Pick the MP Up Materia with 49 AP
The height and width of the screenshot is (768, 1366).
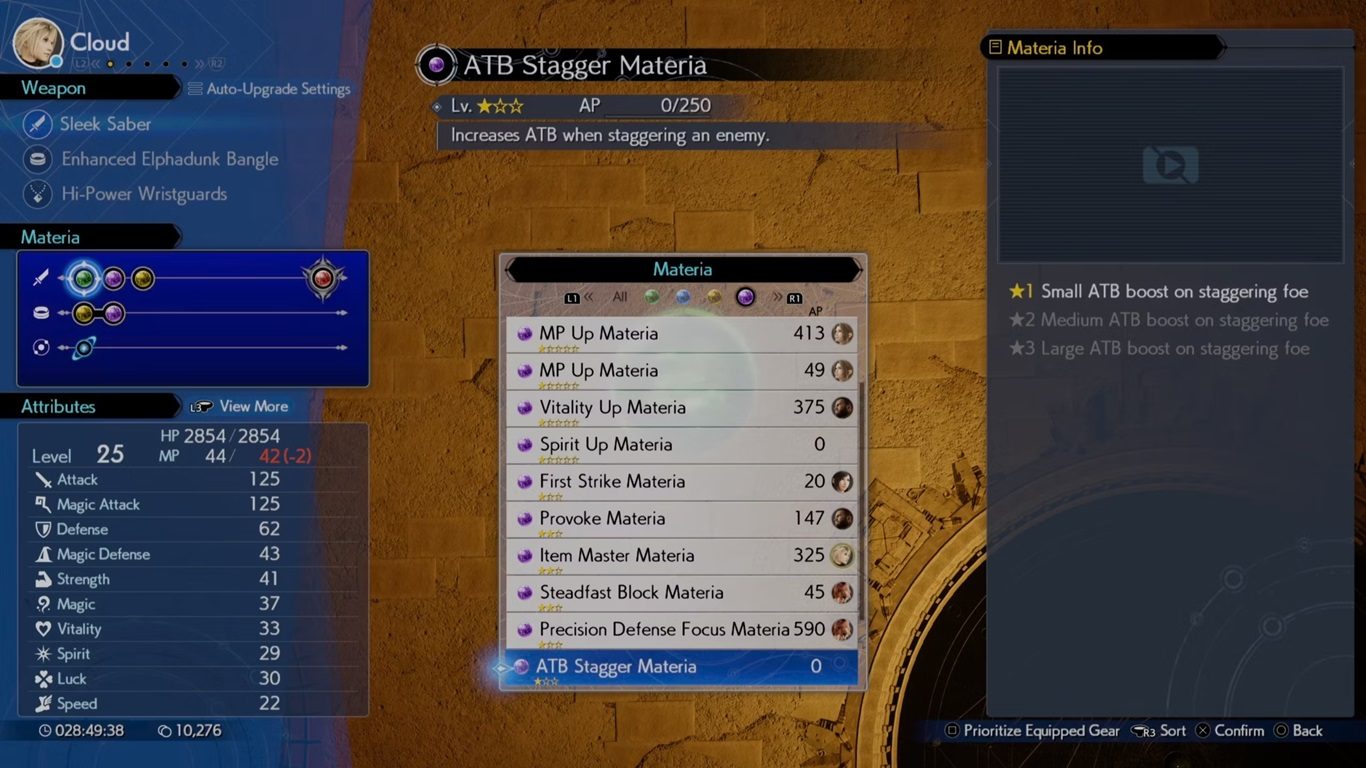click(x=682, y=371)
